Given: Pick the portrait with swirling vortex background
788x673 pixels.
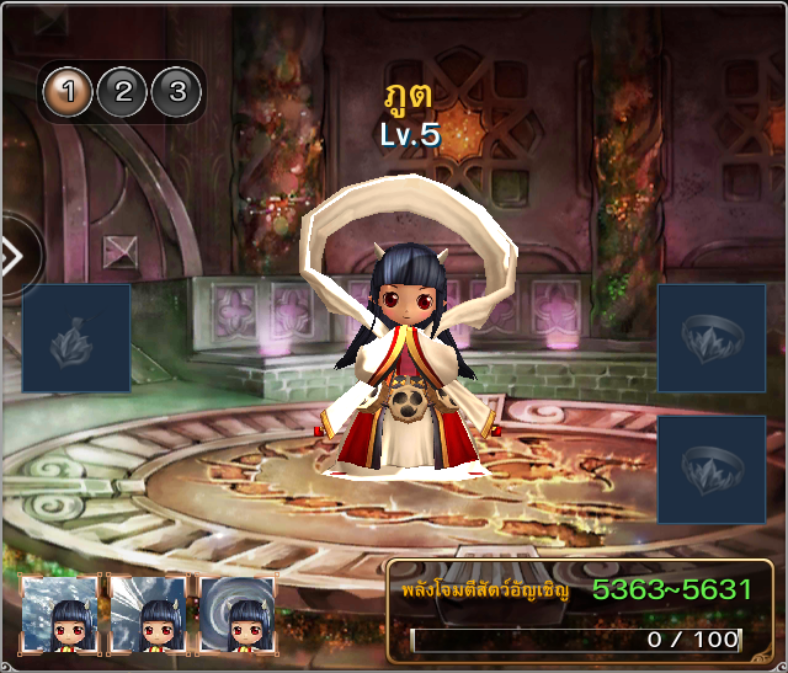Looking at the screenshot, I should coord(237,614).
